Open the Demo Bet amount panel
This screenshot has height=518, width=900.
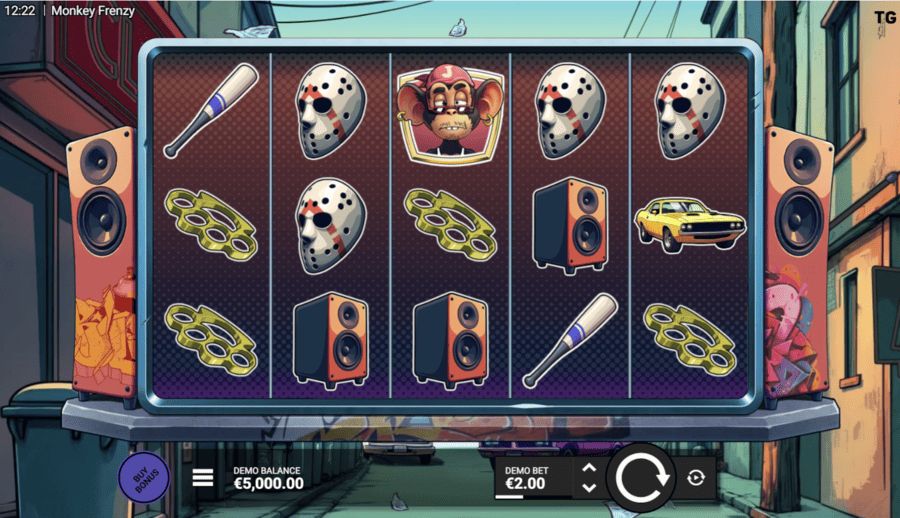[x=532, y=478]
